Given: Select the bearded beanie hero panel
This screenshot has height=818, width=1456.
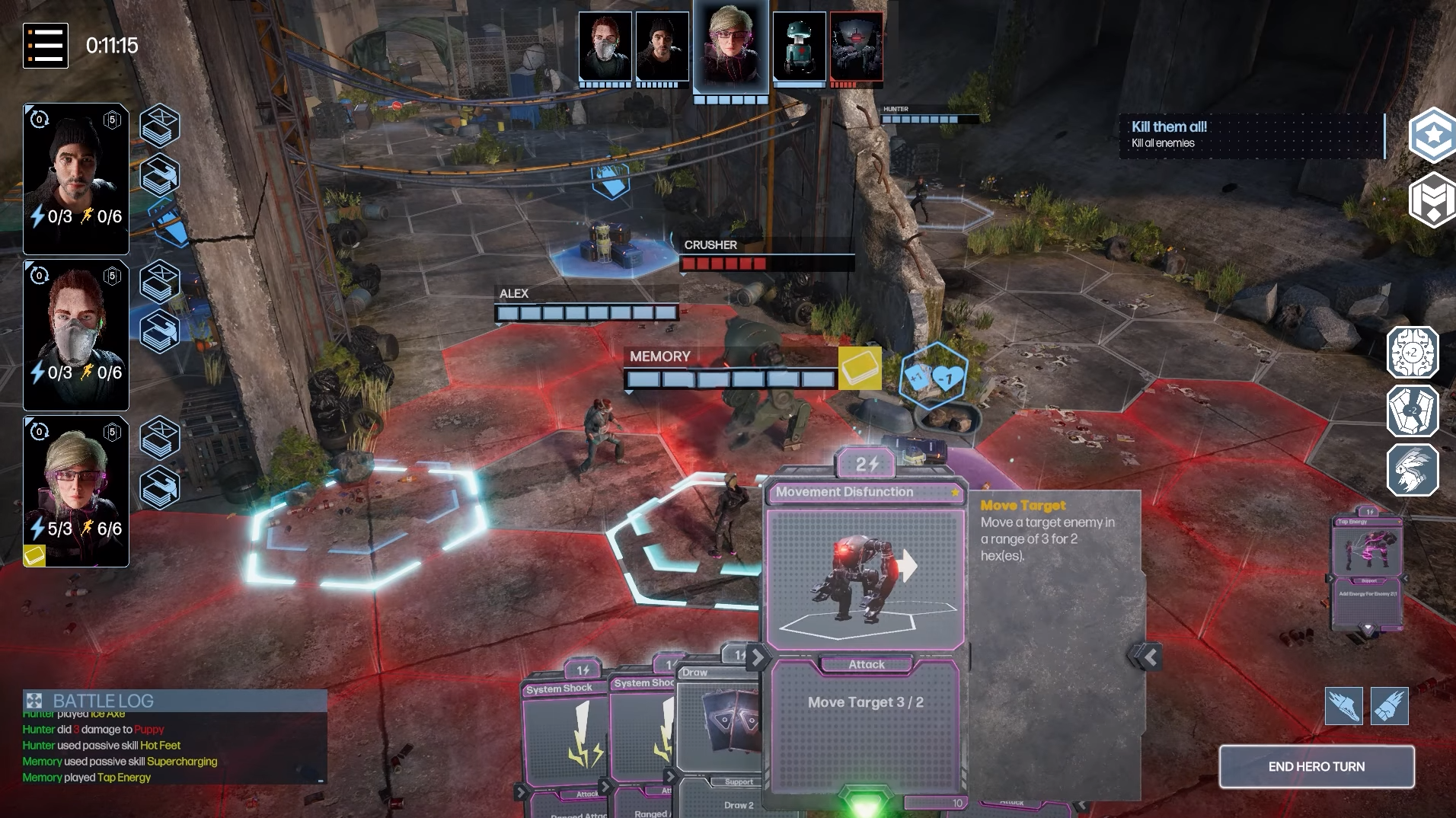Looking at the screenshot, I should tap(76, 179).
